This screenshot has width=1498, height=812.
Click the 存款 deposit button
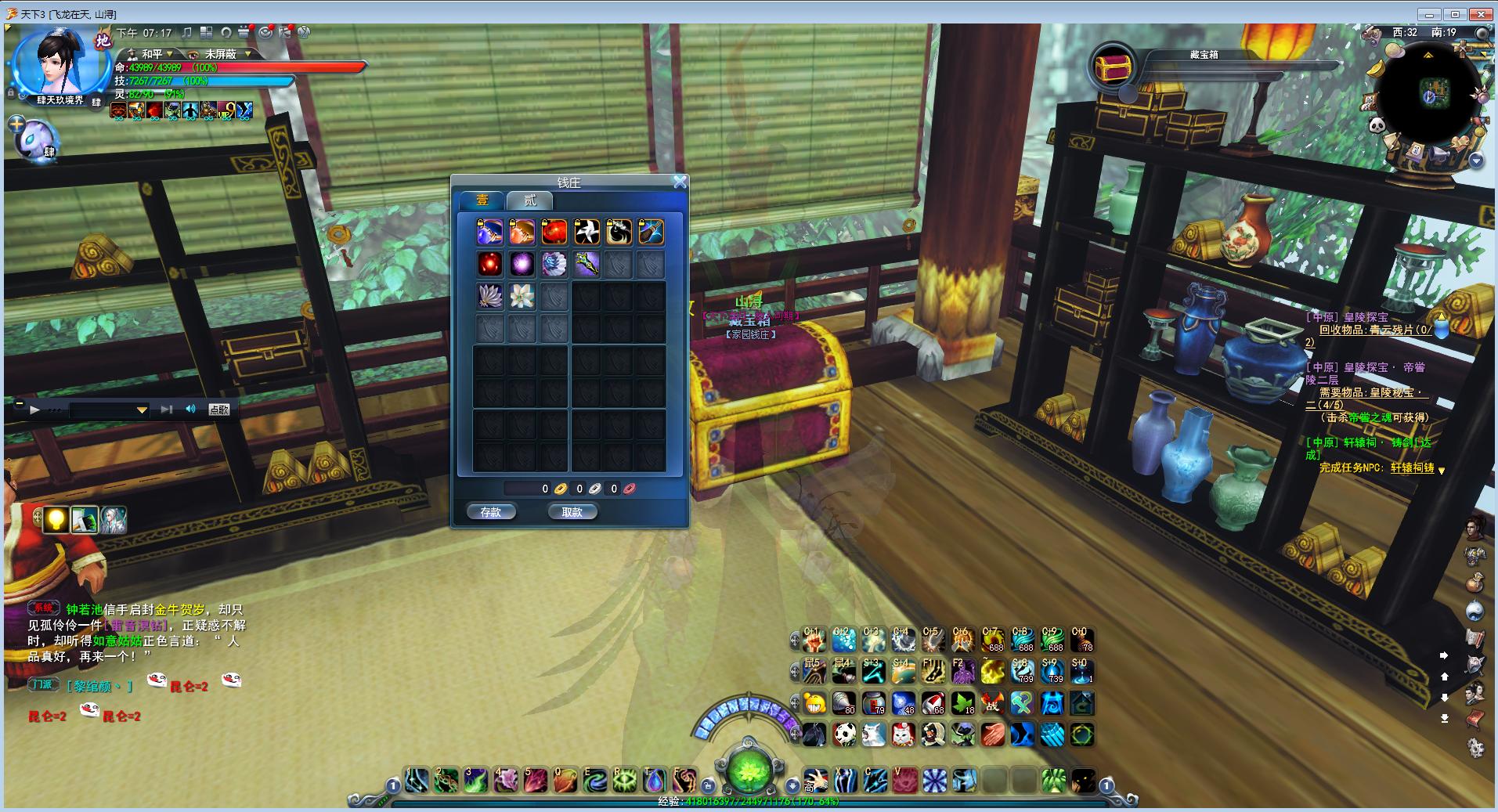[x=491, y=512]
